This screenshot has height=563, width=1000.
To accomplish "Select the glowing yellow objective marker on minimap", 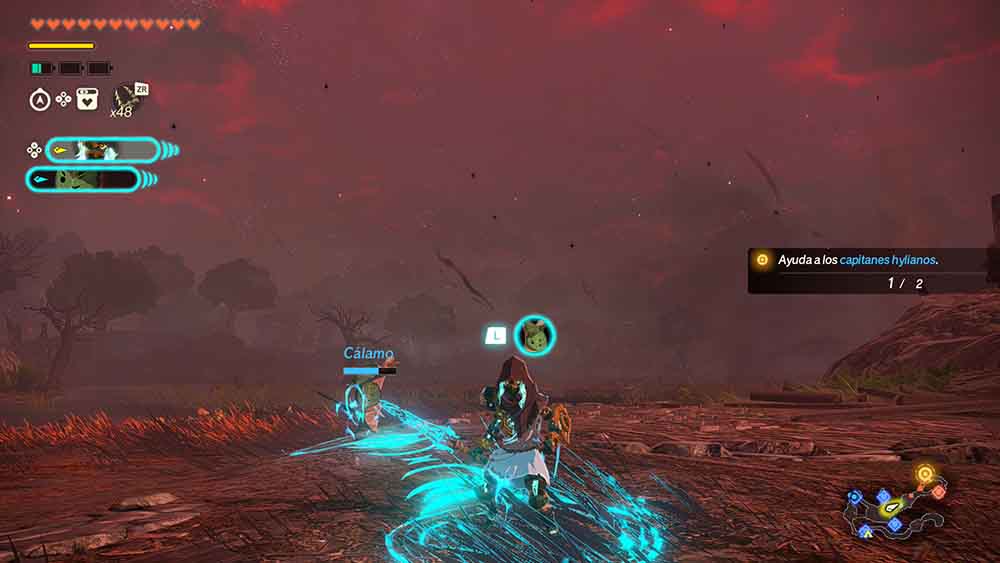I will tap(926, 474).
